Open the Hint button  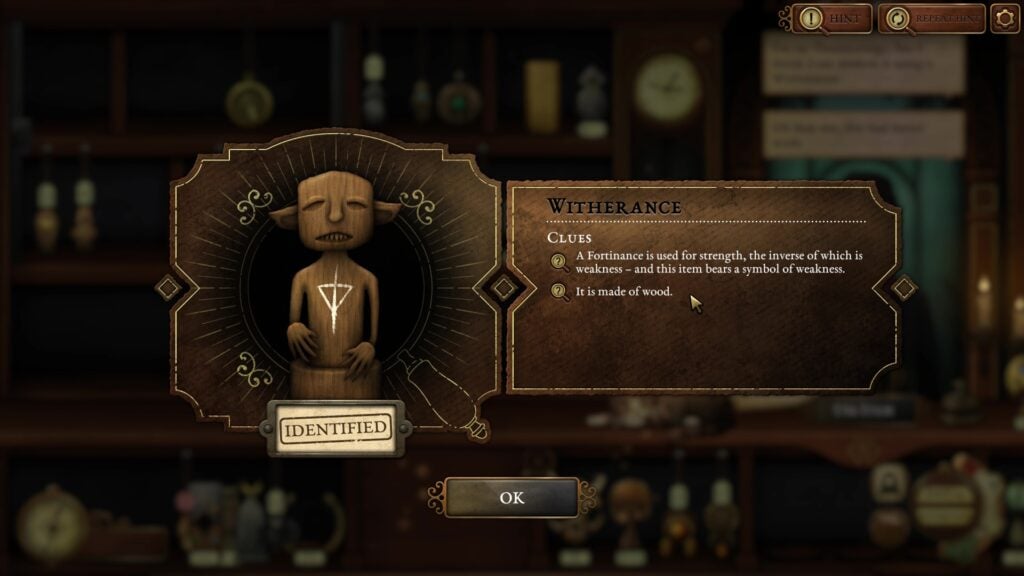[x=832, y=18]
